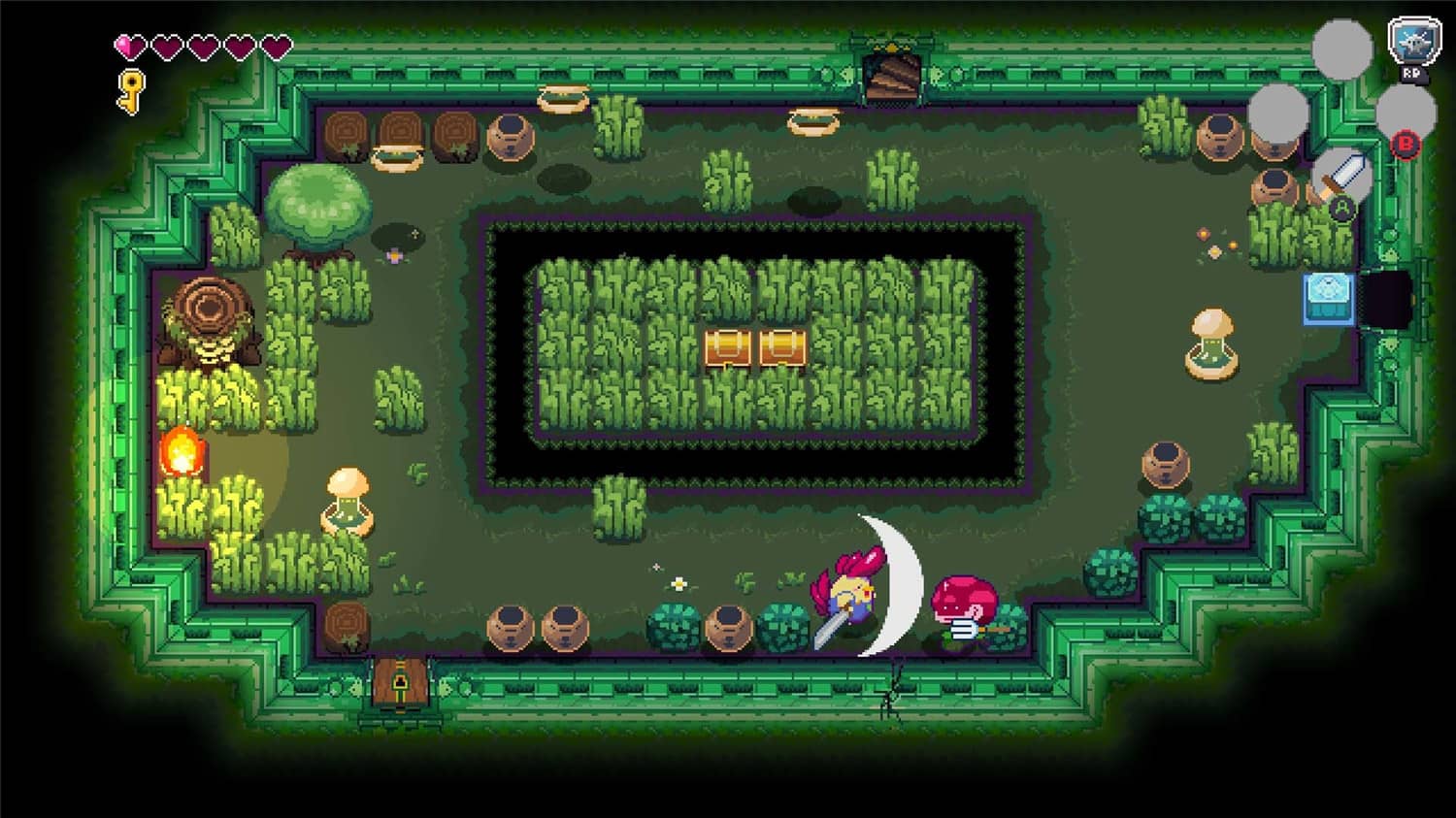Click the topmost gray touch circle

pyautogui.click(x=1341, y=49)
